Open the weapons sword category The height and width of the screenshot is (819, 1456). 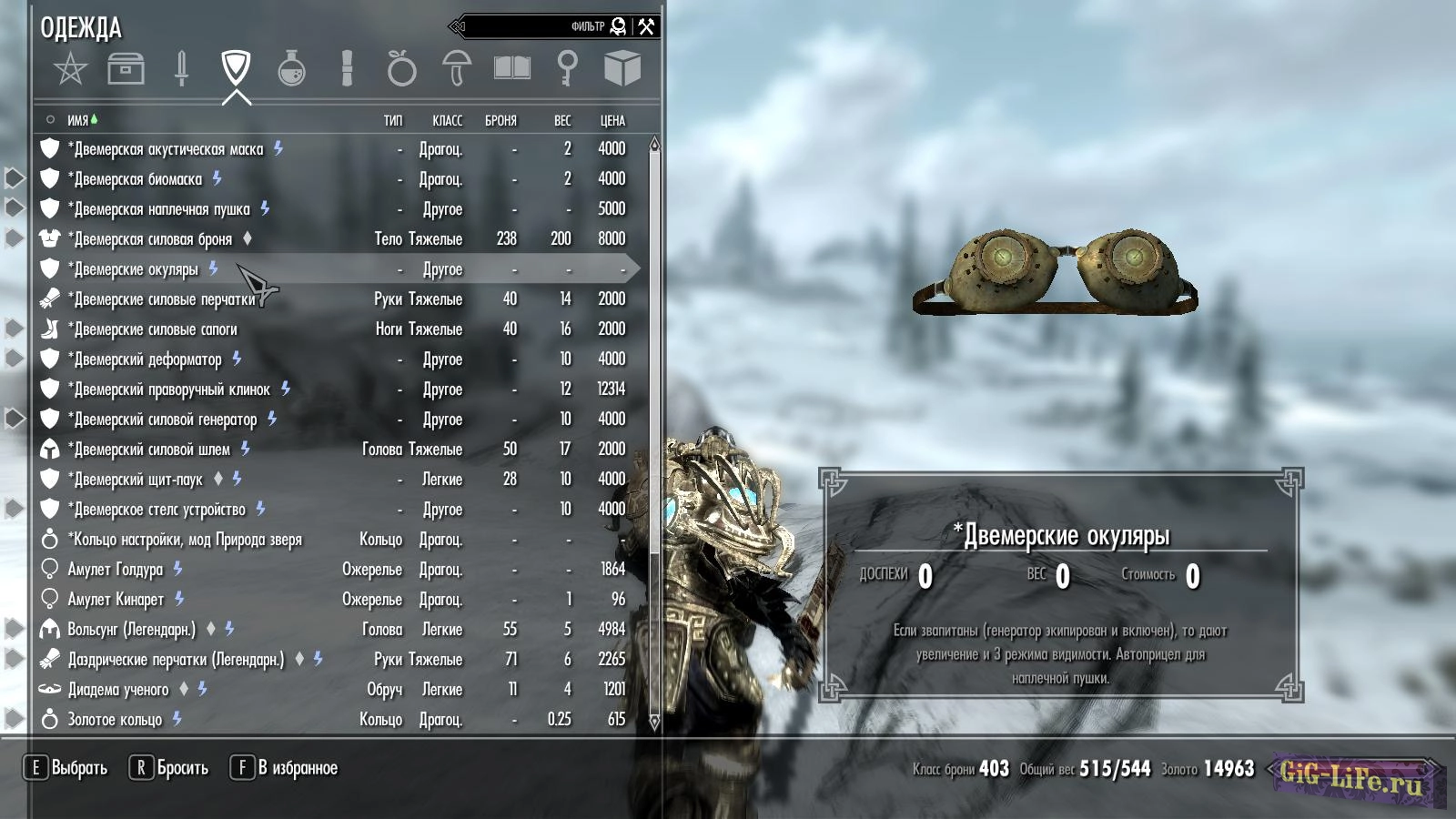181,69
